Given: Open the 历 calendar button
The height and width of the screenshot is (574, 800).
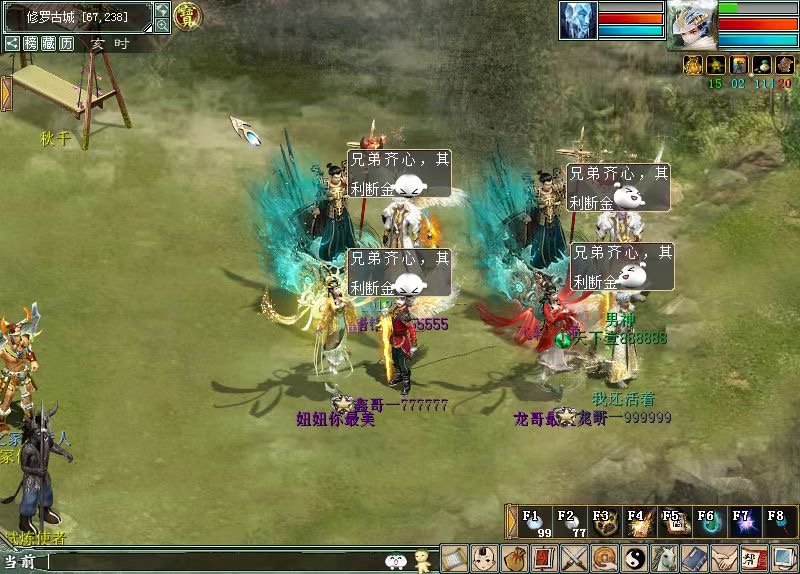Looking at the screenshot, I should (x=66, y=43).
